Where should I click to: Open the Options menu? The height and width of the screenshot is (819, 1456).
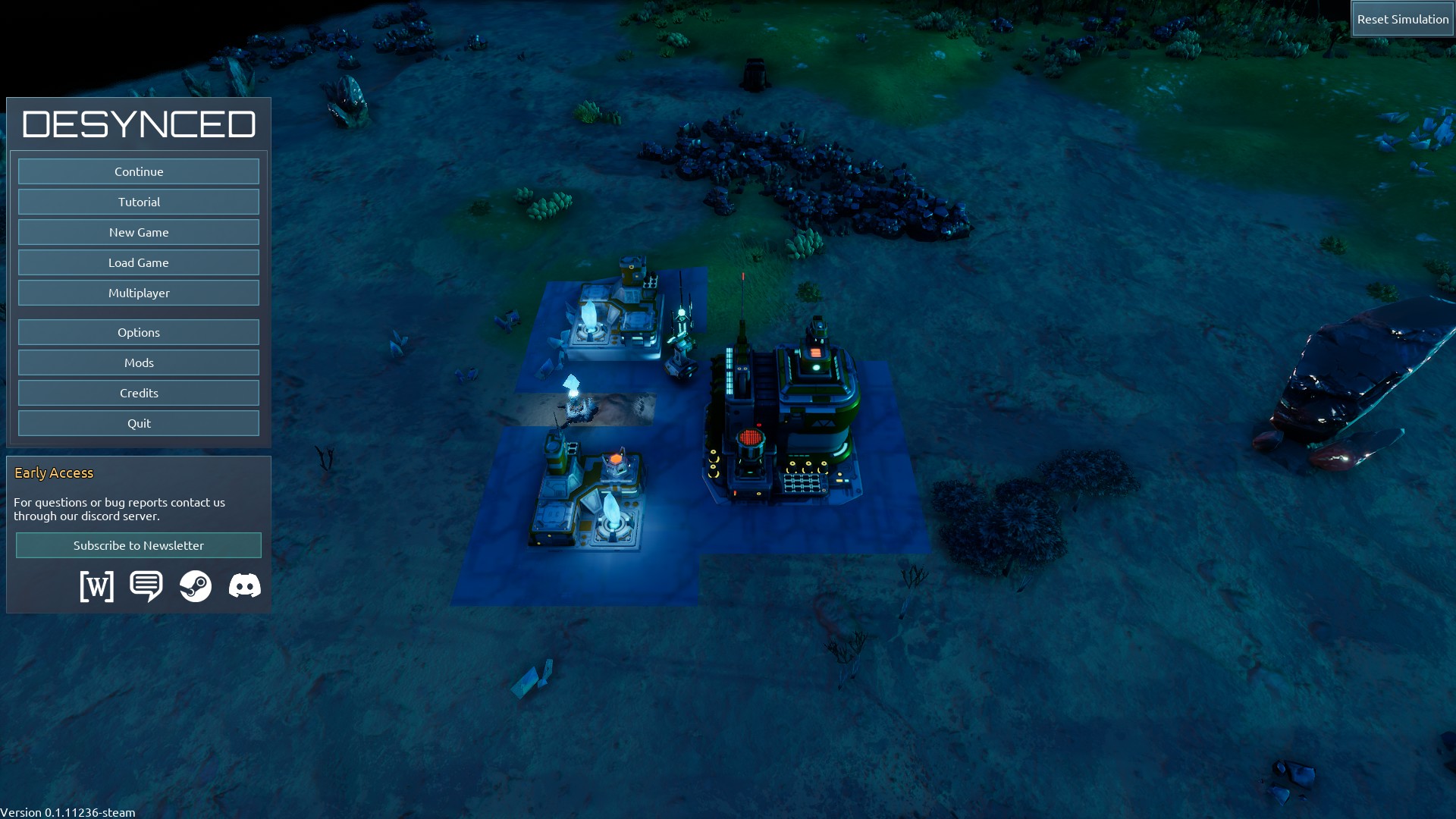(139, 332)
